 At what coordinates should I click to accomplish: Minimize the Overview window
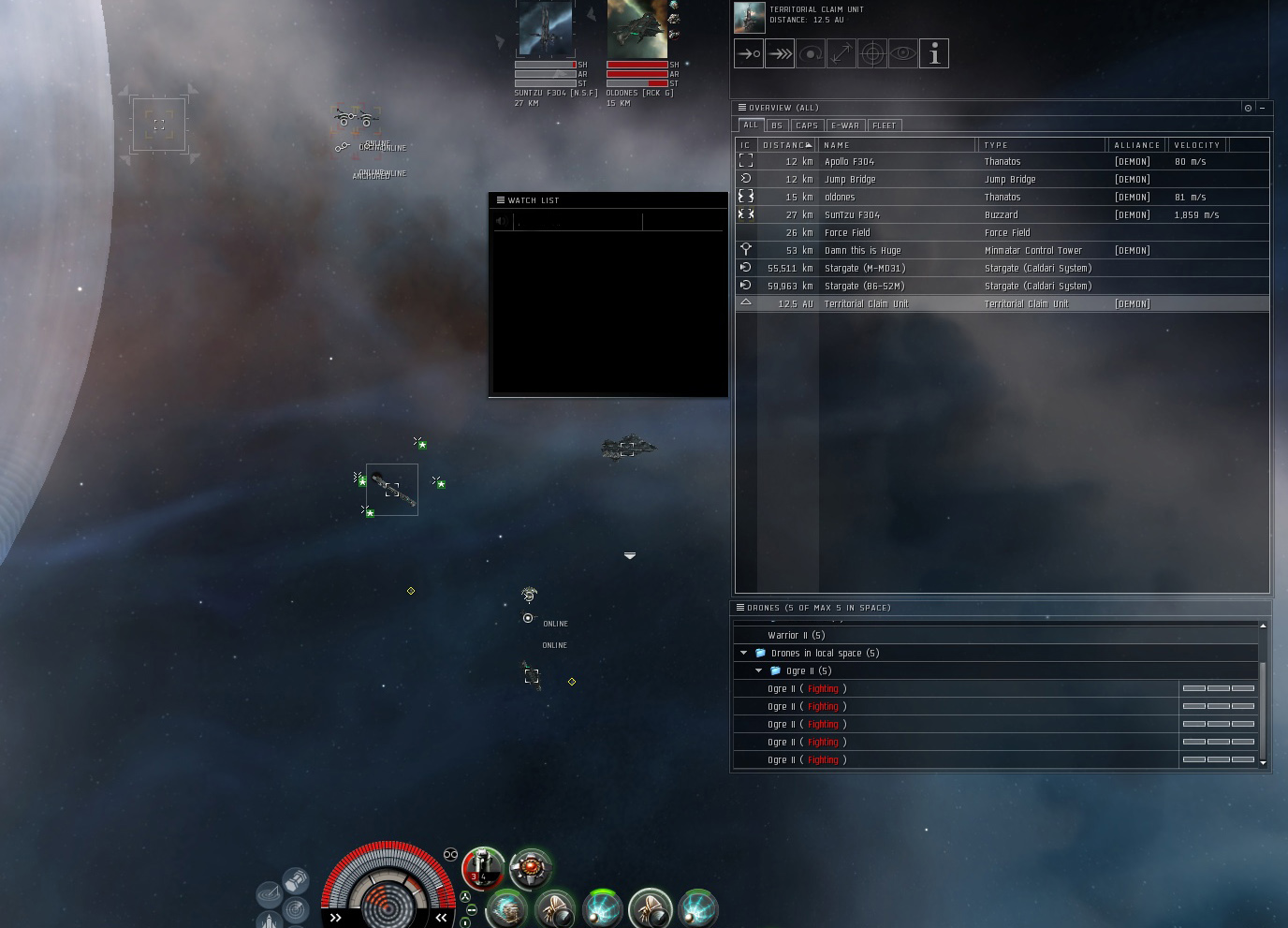tap(1262, 108)
